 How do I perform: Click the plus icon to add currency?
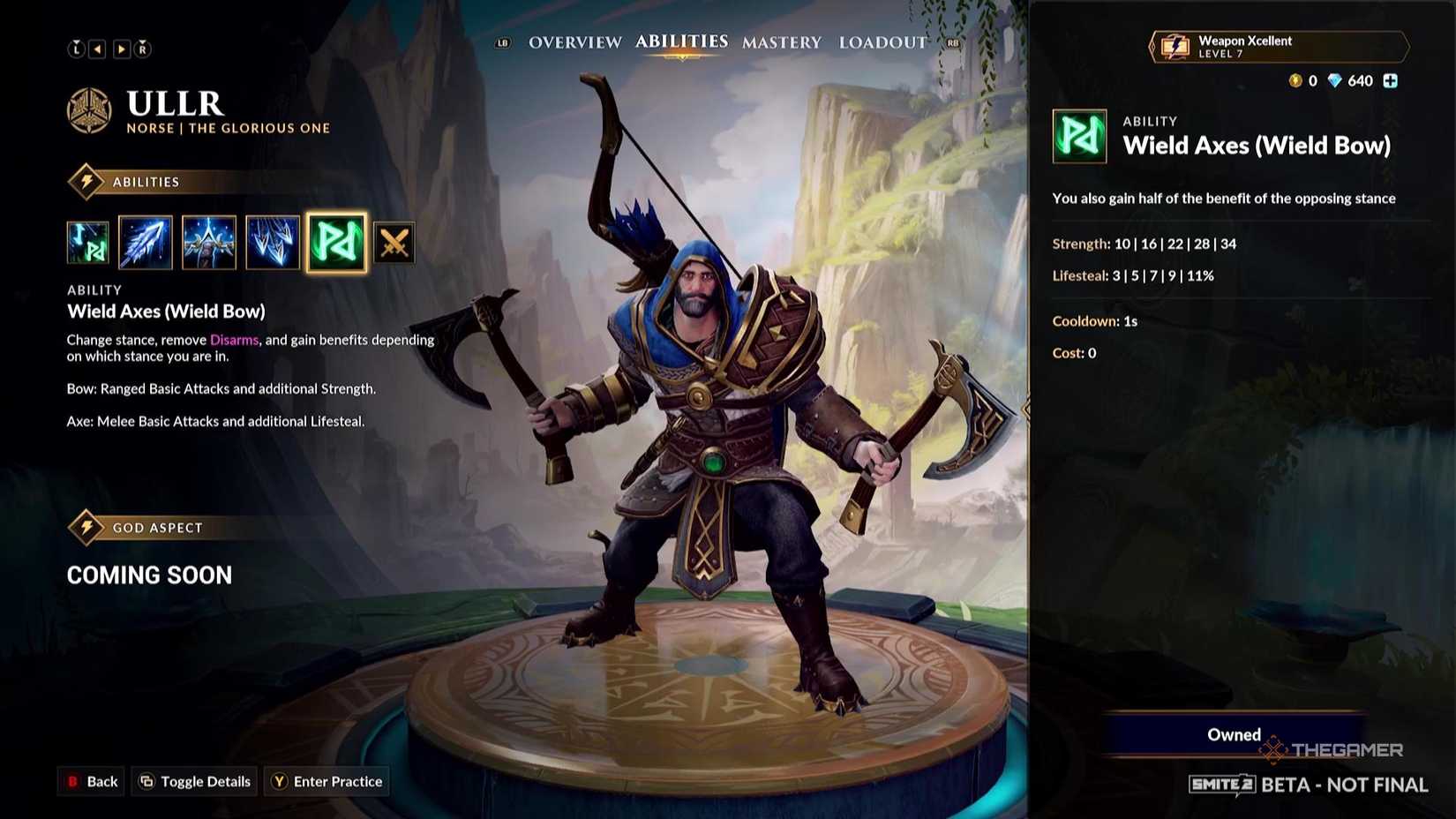tap(1391, 80)
